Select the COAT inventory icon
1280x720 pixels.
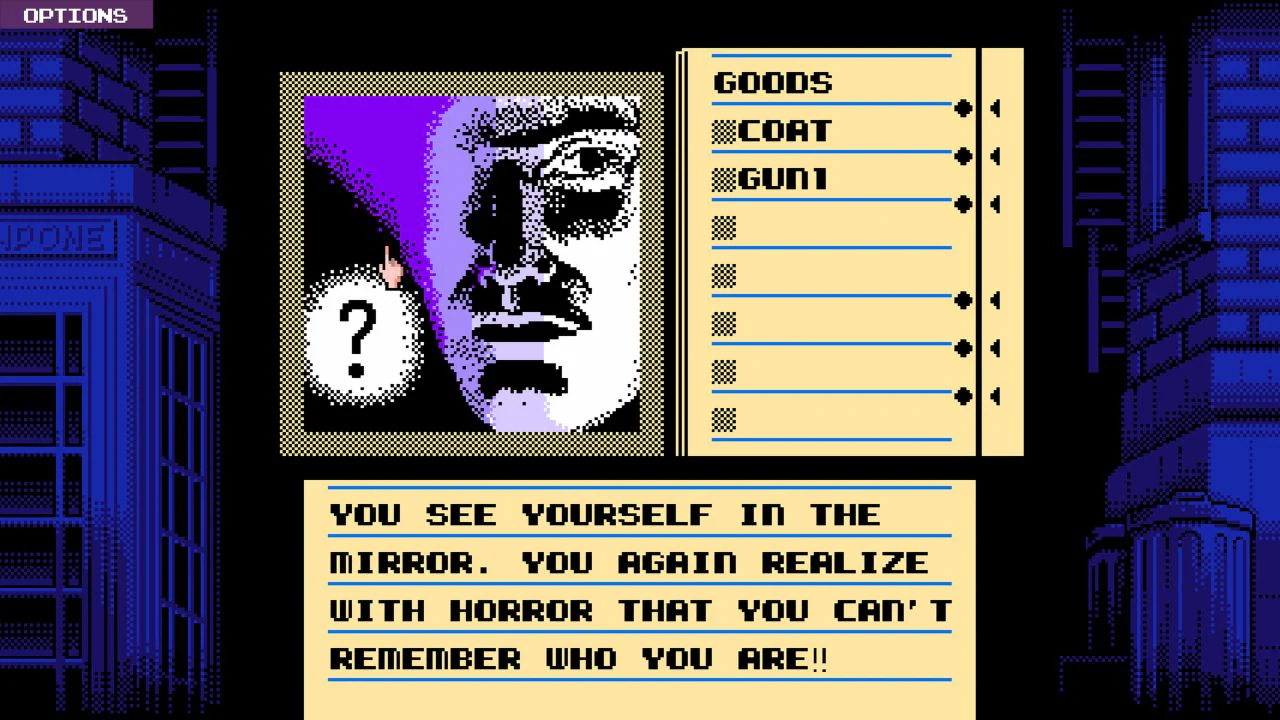(723, 130)
